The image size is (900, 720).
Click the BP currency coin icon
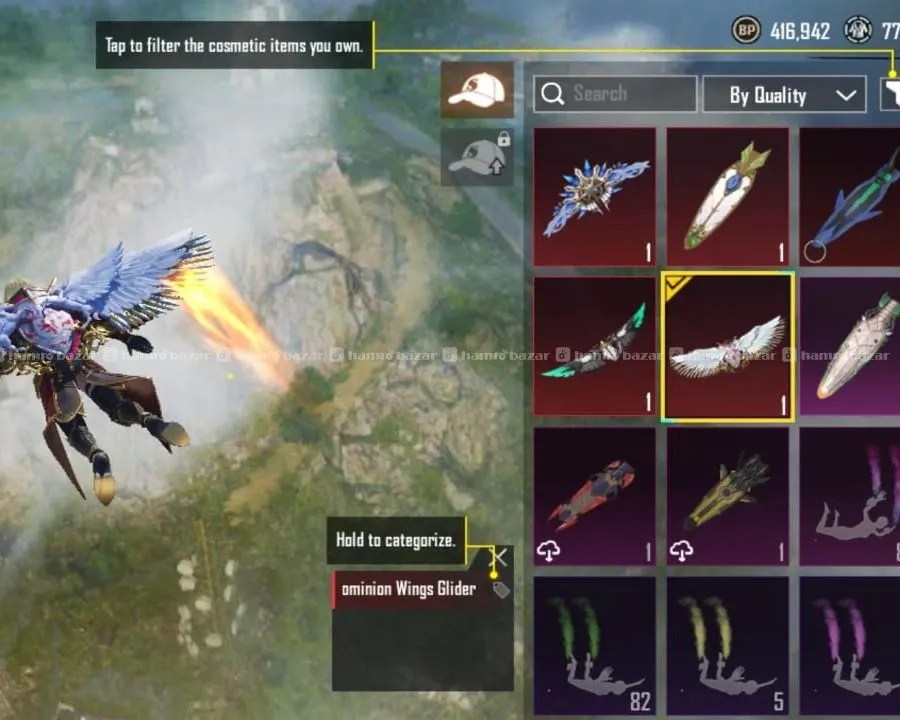click(x=746, y=31)
